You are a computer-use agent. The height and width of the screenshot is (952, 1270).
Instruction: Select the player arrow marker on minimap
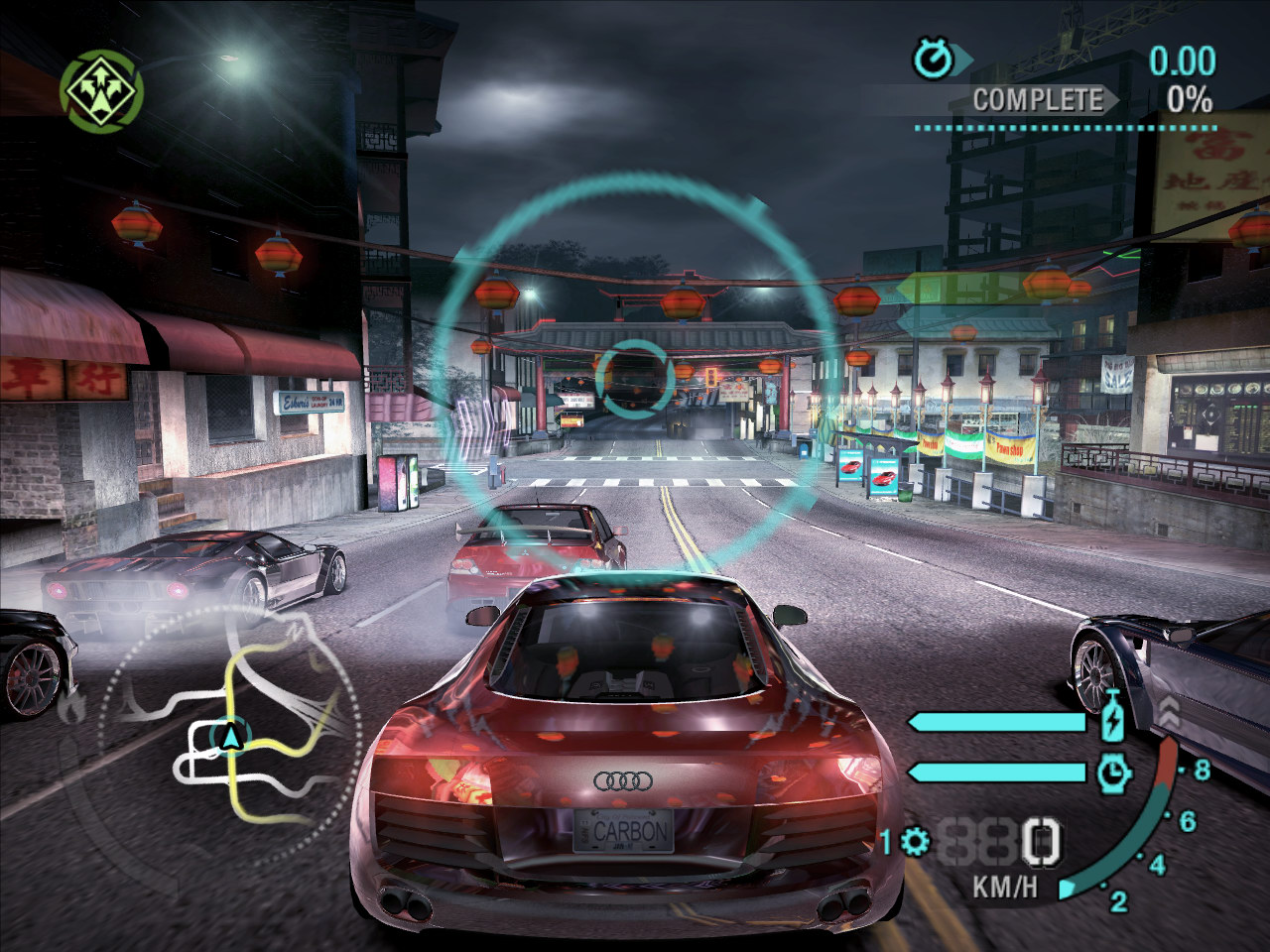tap(231, 736)
